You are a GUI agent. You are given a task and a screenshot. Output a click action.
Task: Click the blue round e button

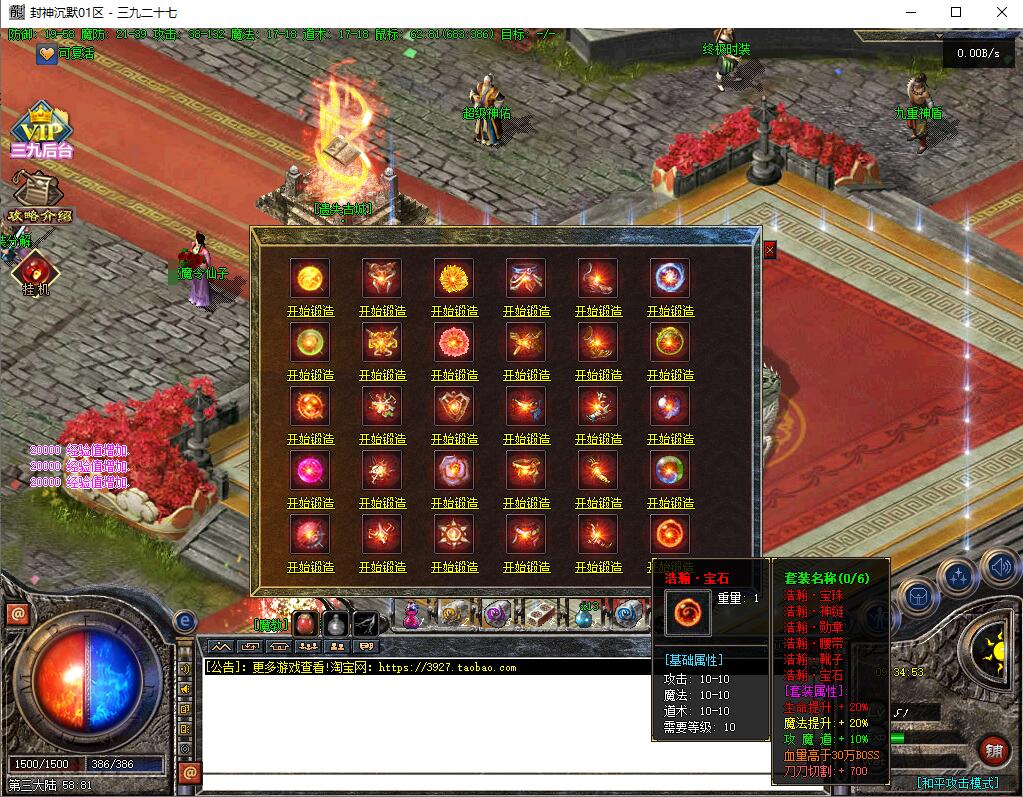pos(185,622)
